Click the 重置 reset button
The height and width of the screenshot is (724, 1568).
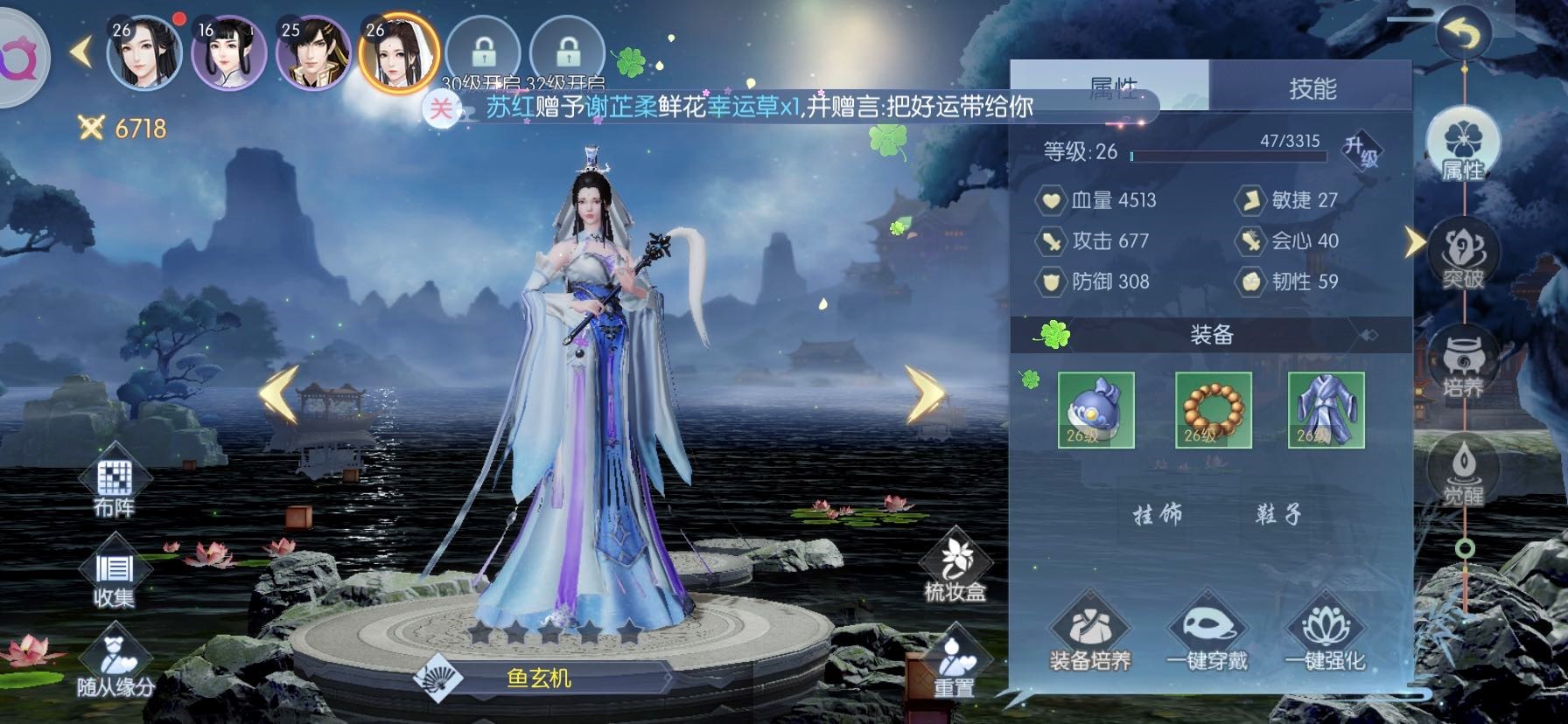954,665
